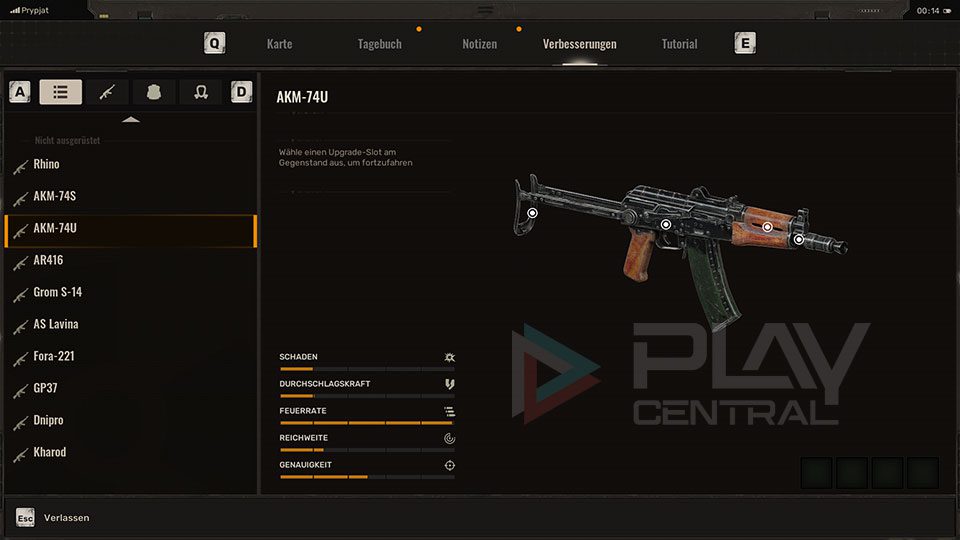Choose the AKM-74S weapon entry
This screenshot has width=960, height=540.
coord(54,196)
